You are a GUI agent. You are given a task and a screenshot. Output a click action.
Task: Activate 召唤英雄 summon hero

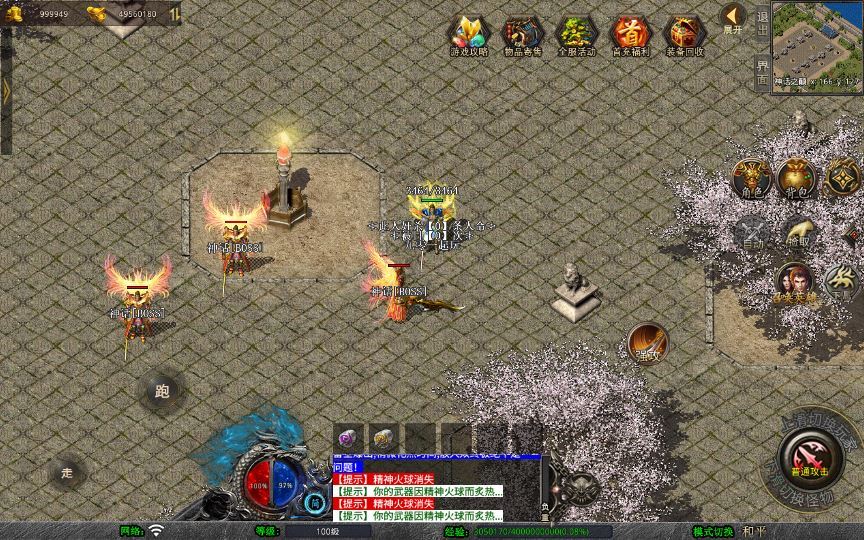[x=795, y=283]
